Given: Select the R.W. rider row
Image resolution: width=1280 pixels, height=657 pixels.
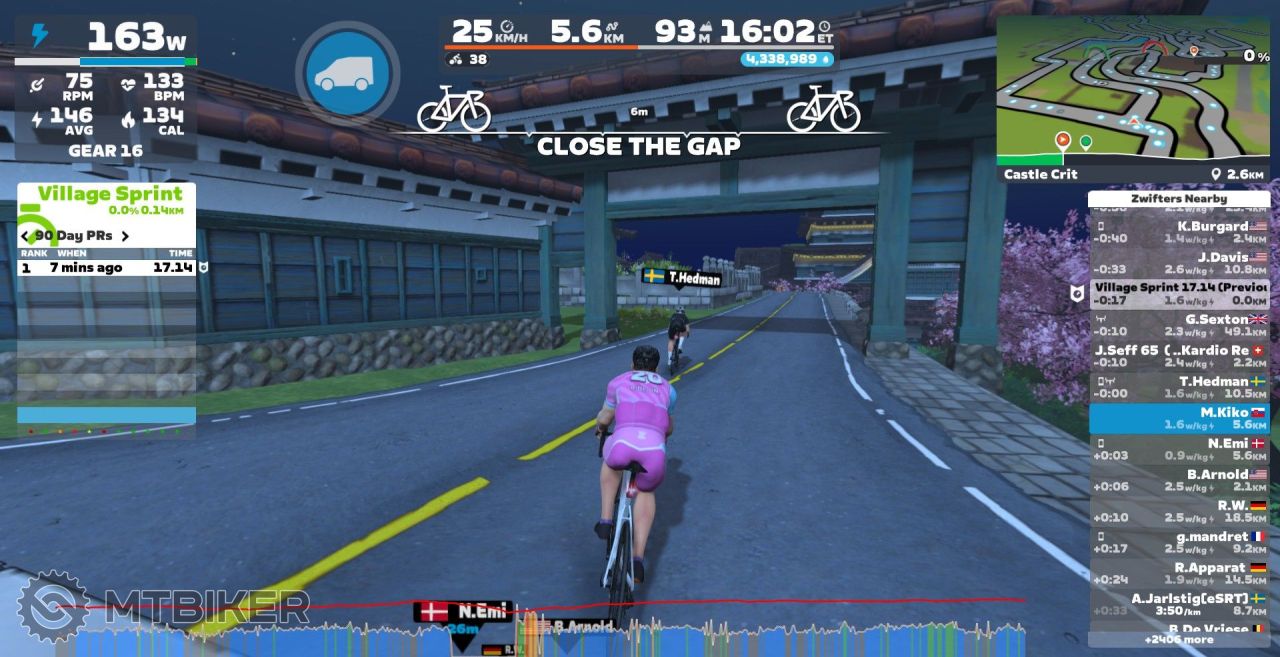Looking at the screenshot, I should point(1179,511).
